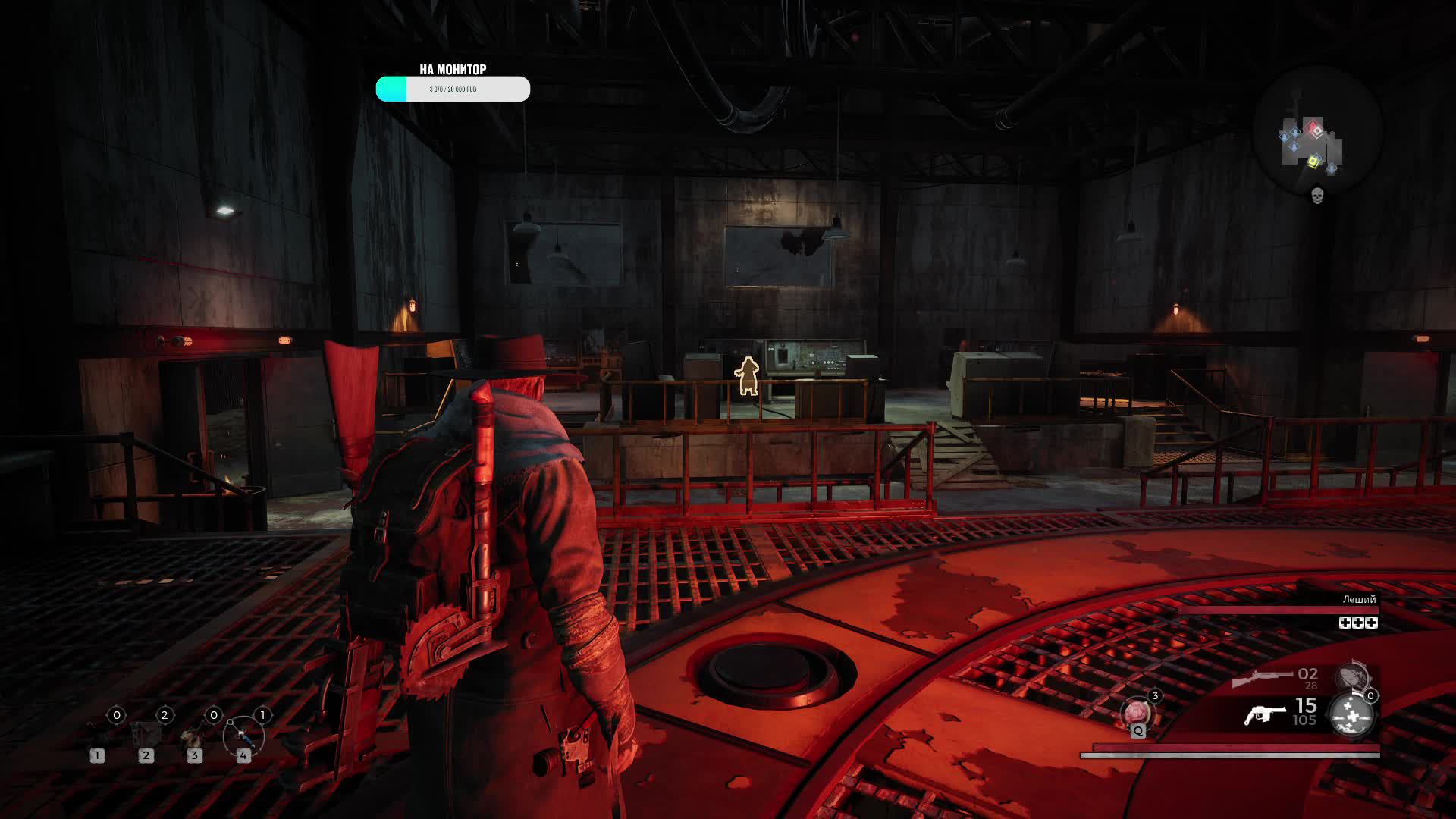This screenshot has height=819, width=1456.
Task: Click the red marker on the minimap
Action: click(x=1314, y=130)
